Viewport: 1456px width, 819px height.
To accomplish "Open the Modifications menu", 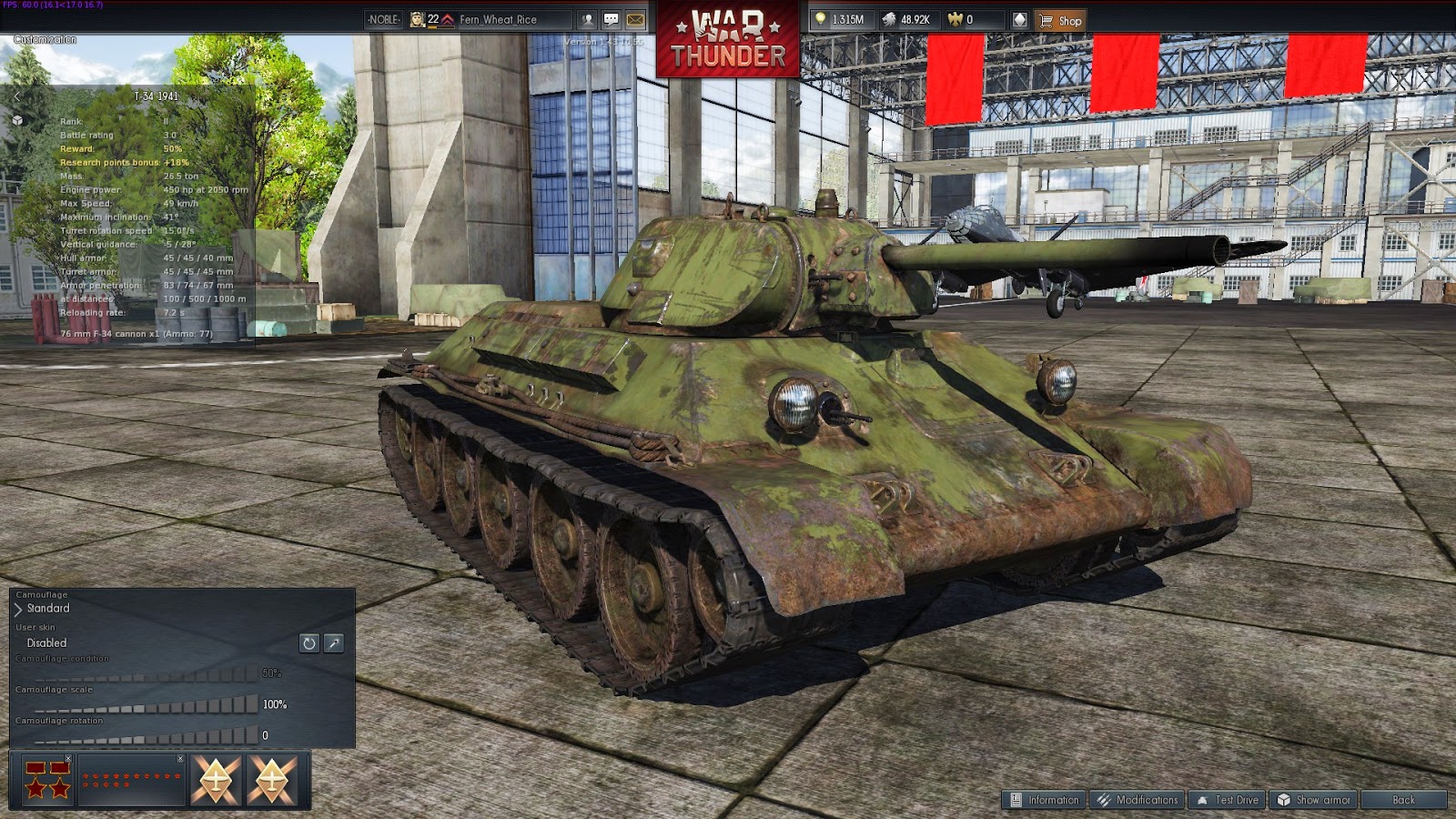I will [1137, 802].
